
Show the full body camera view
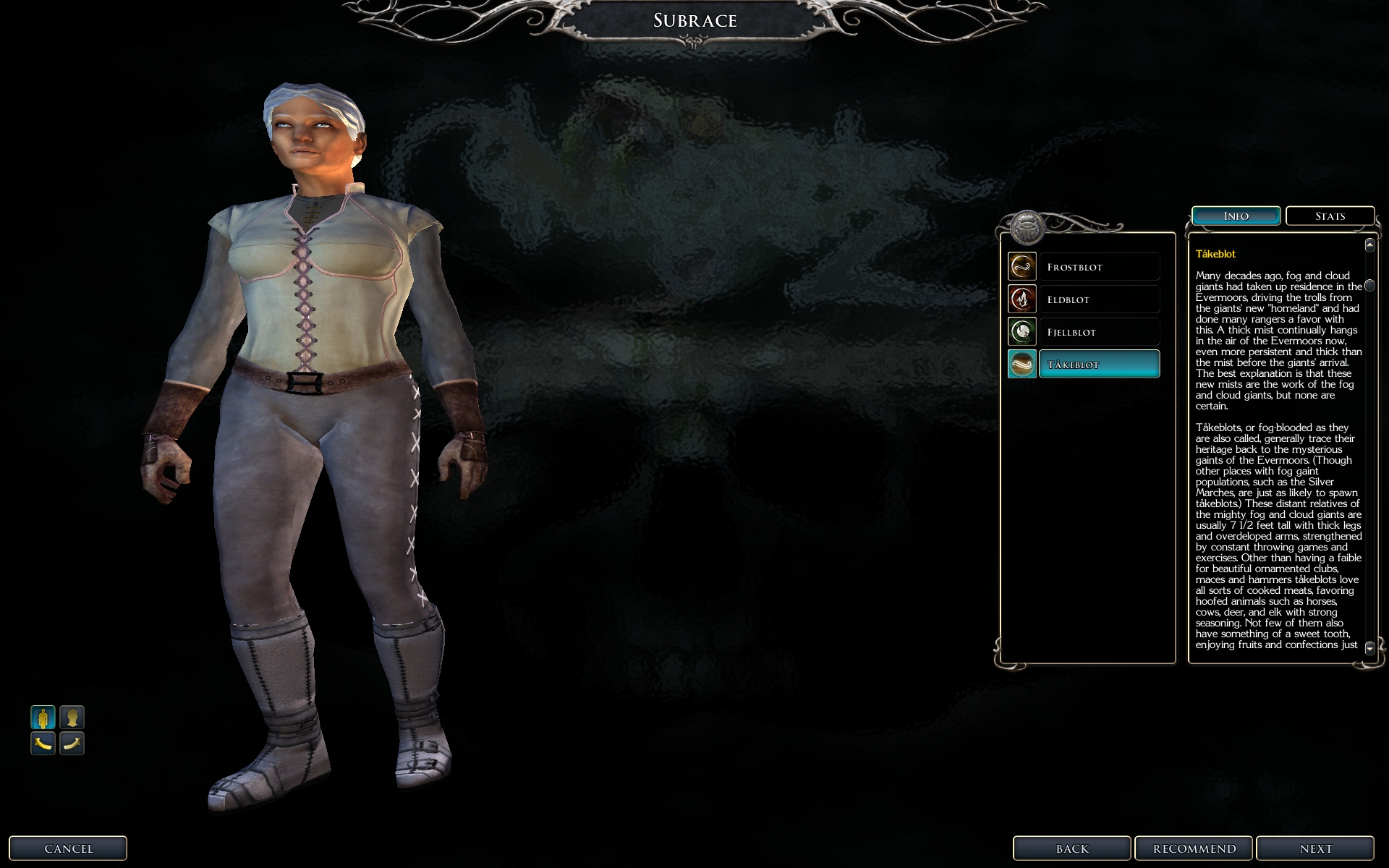pos(43,718)
